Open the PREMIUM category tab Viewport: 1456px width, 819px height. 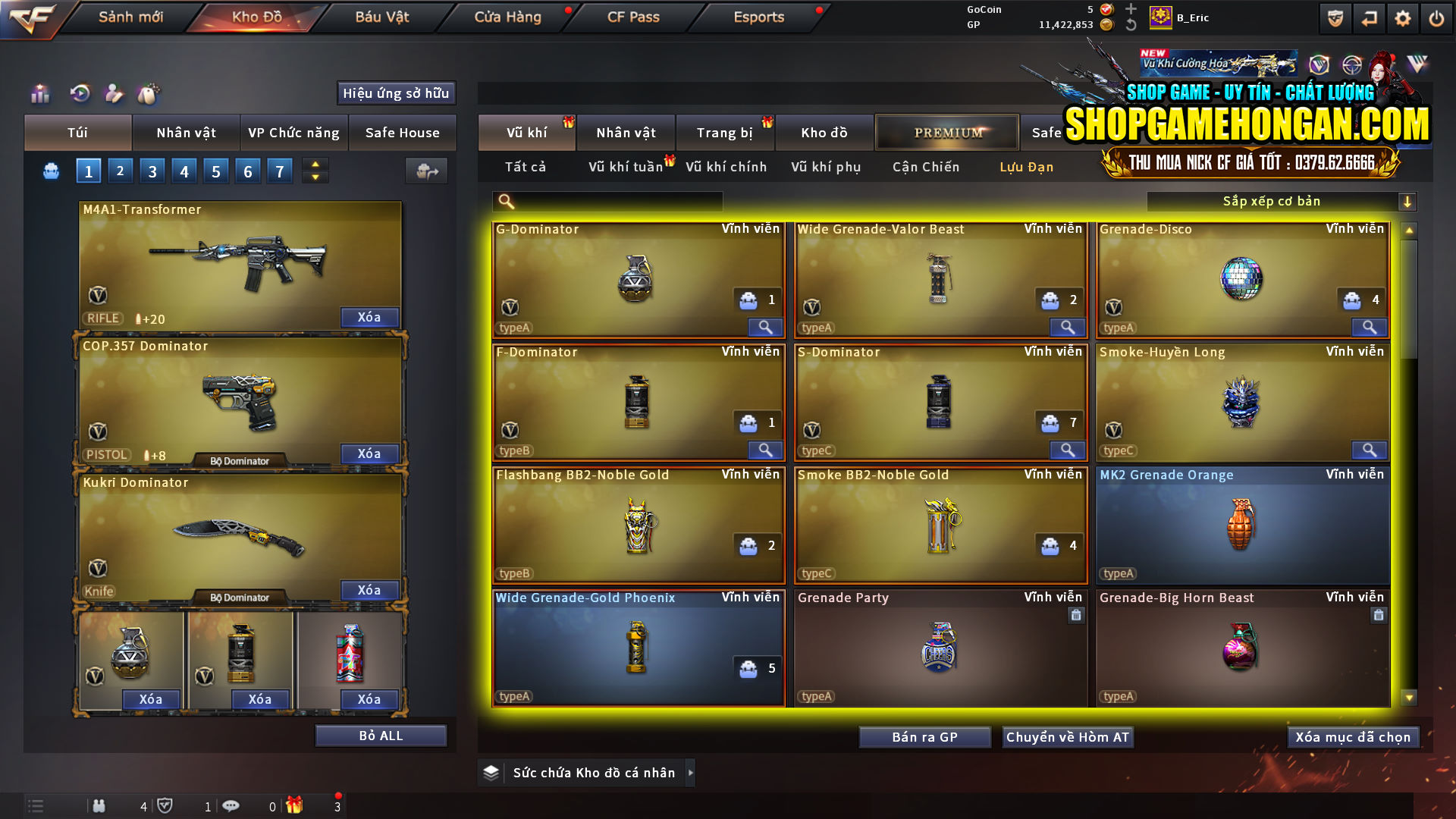[947, 132]
